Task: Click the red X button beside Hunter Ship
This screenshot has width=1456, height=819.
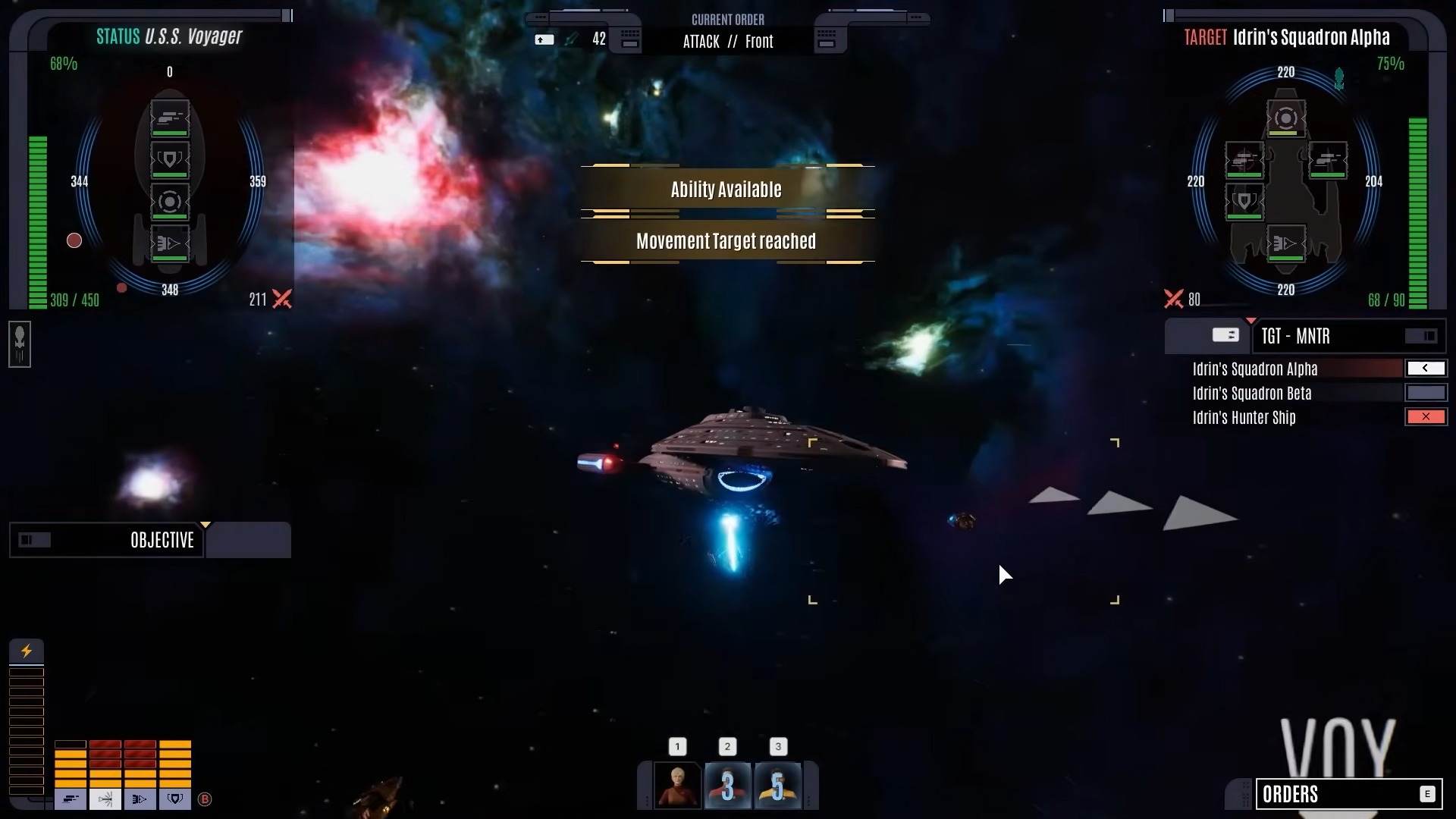Action: tap(1426, 417)
